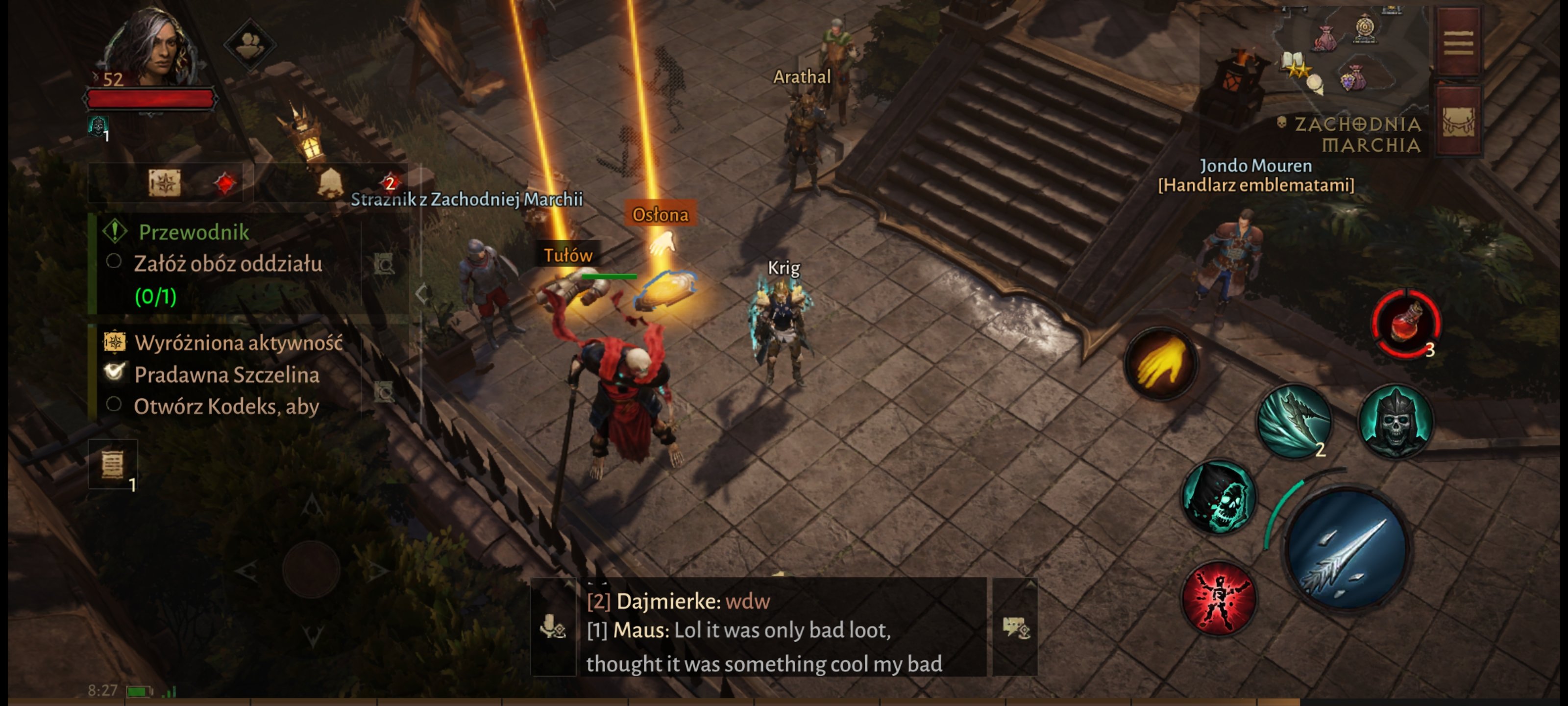
Task: Use the bone armor skill showing 2 charges
Action: (1295, 420)
